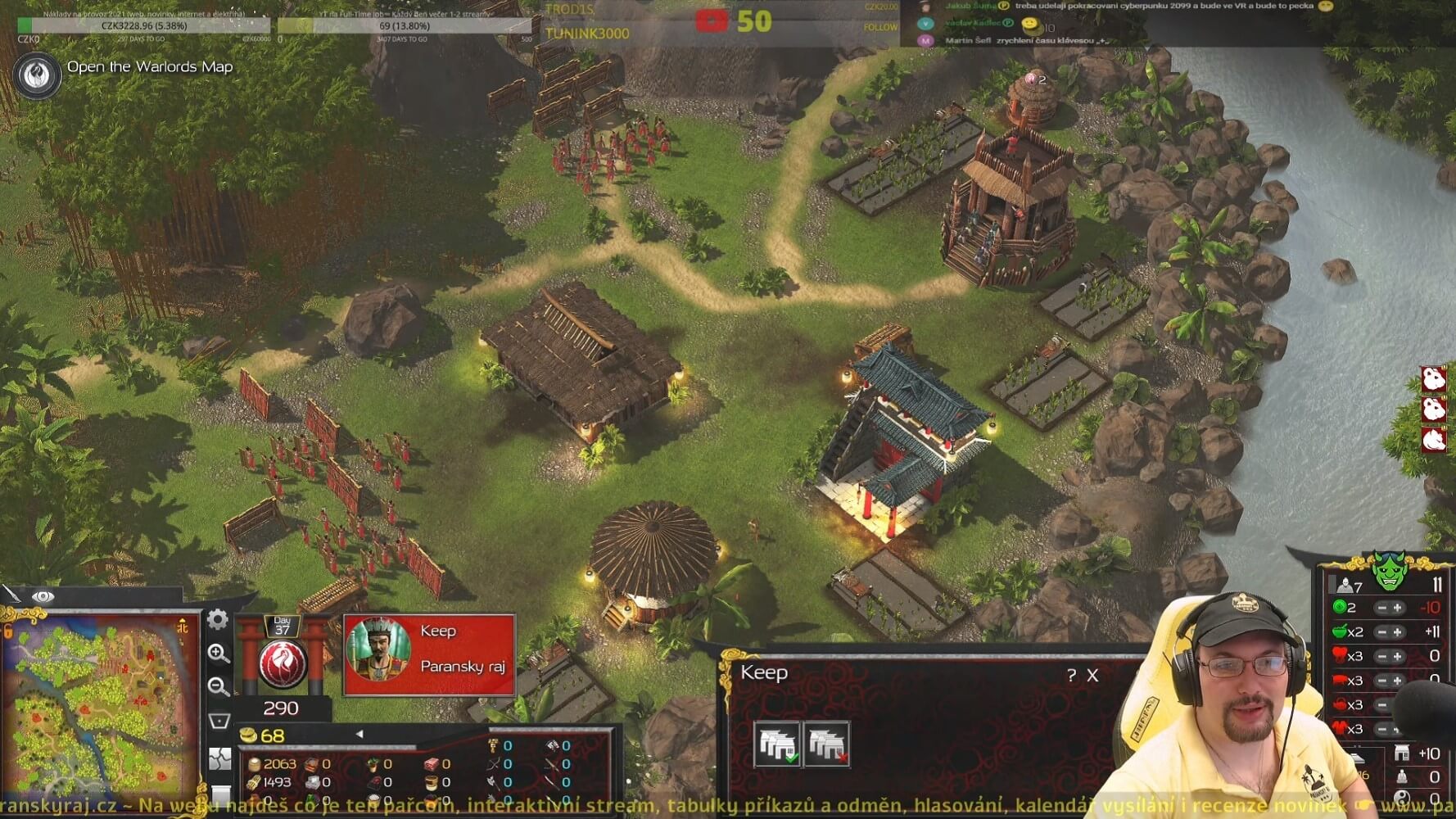Click the cracked tile icon beside minimap
This screenshot has height=819, width=1456.
tap(219, 759)
